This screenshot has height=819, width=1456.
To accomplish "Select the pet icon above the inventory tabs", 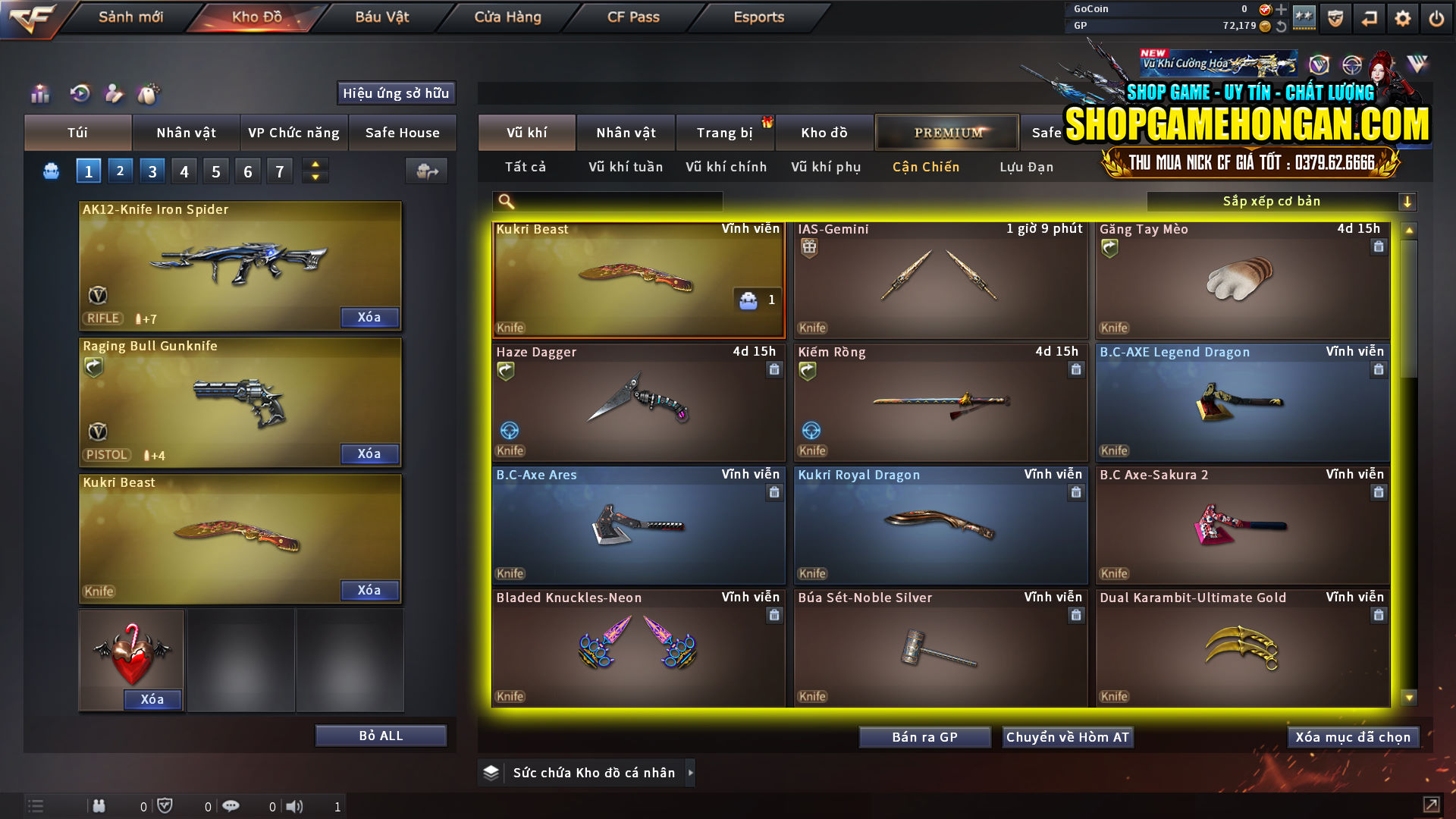I will click(149, 94).
